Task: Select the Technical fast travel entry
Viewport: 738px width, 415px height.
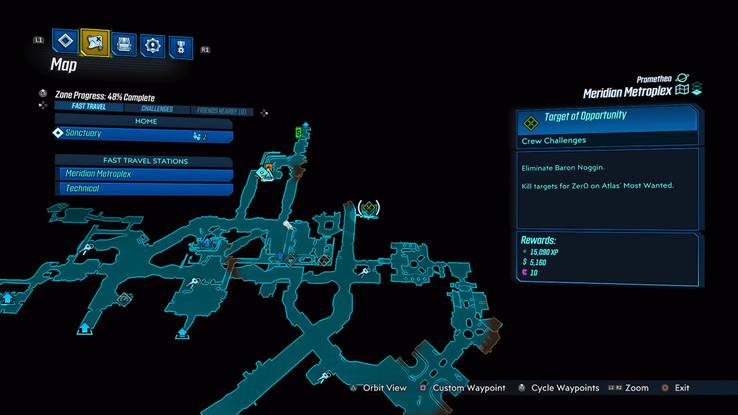Action: [143, 189]
